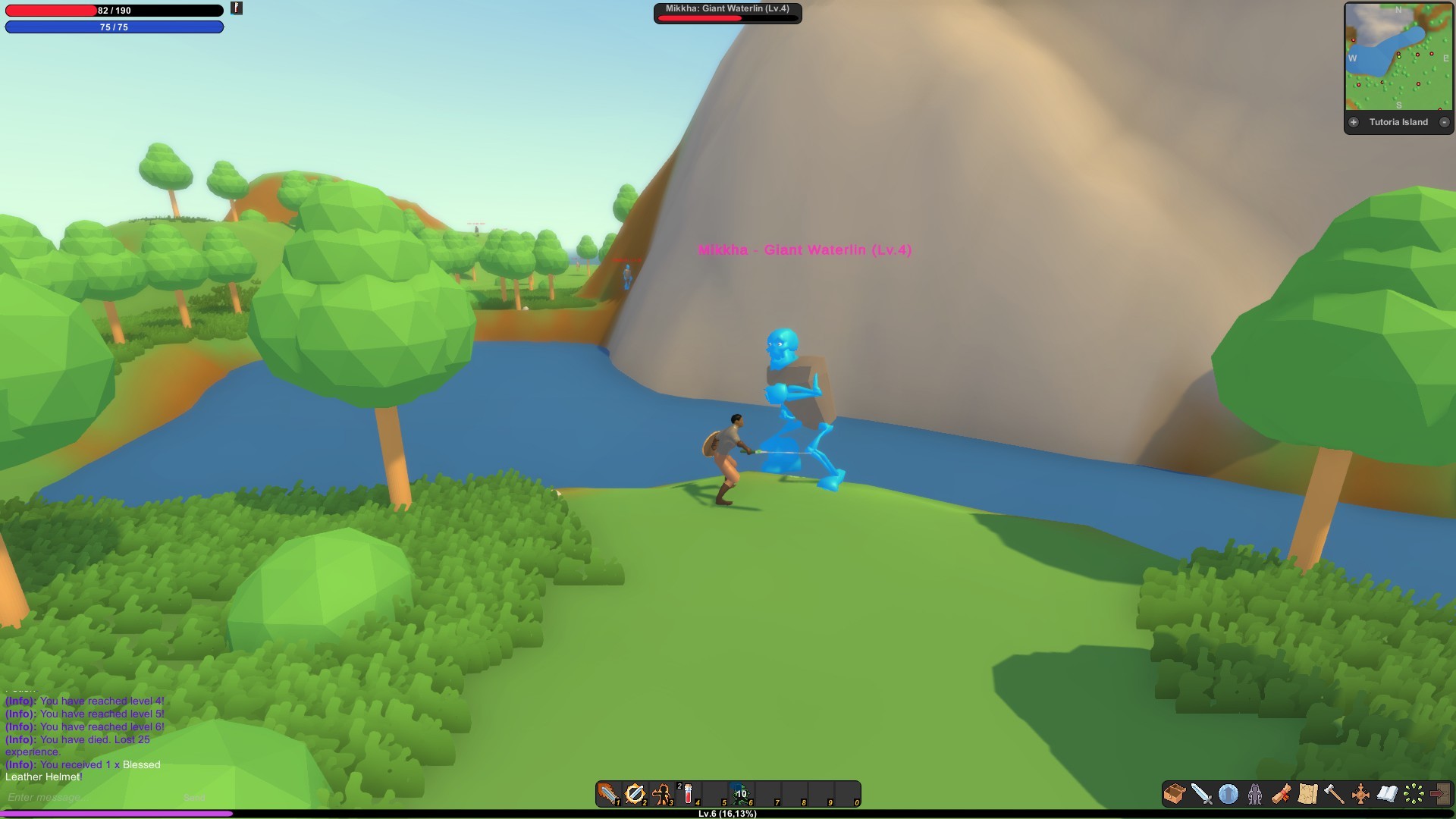Use the health potion in hotbar slot 4
This screenshot has height=819, width=1456.
(690, 794)
